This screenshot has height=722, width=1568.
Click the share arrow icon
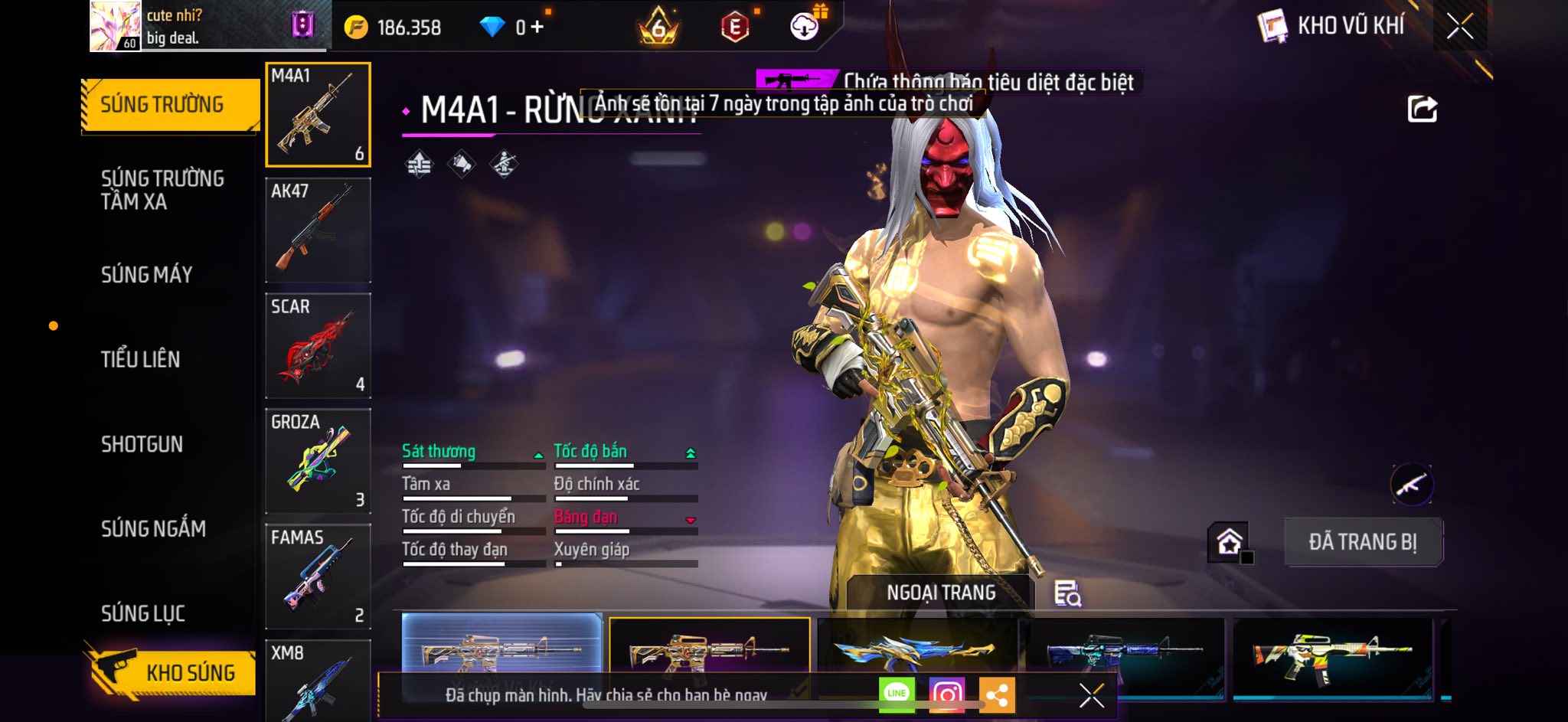pyautogui.click(x=1422, y=109)
